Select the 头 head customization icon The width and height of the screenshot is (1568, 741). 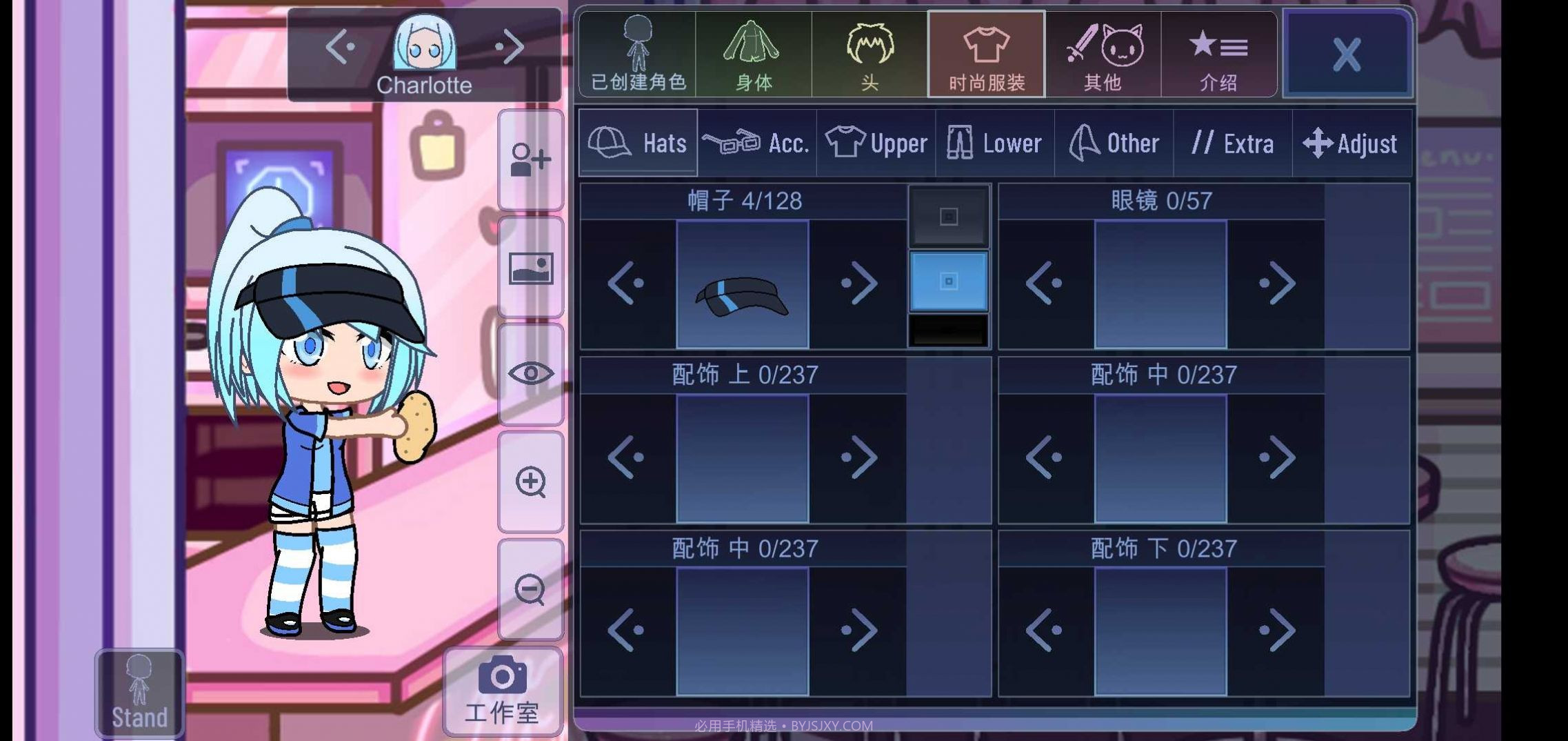[870, 54]
